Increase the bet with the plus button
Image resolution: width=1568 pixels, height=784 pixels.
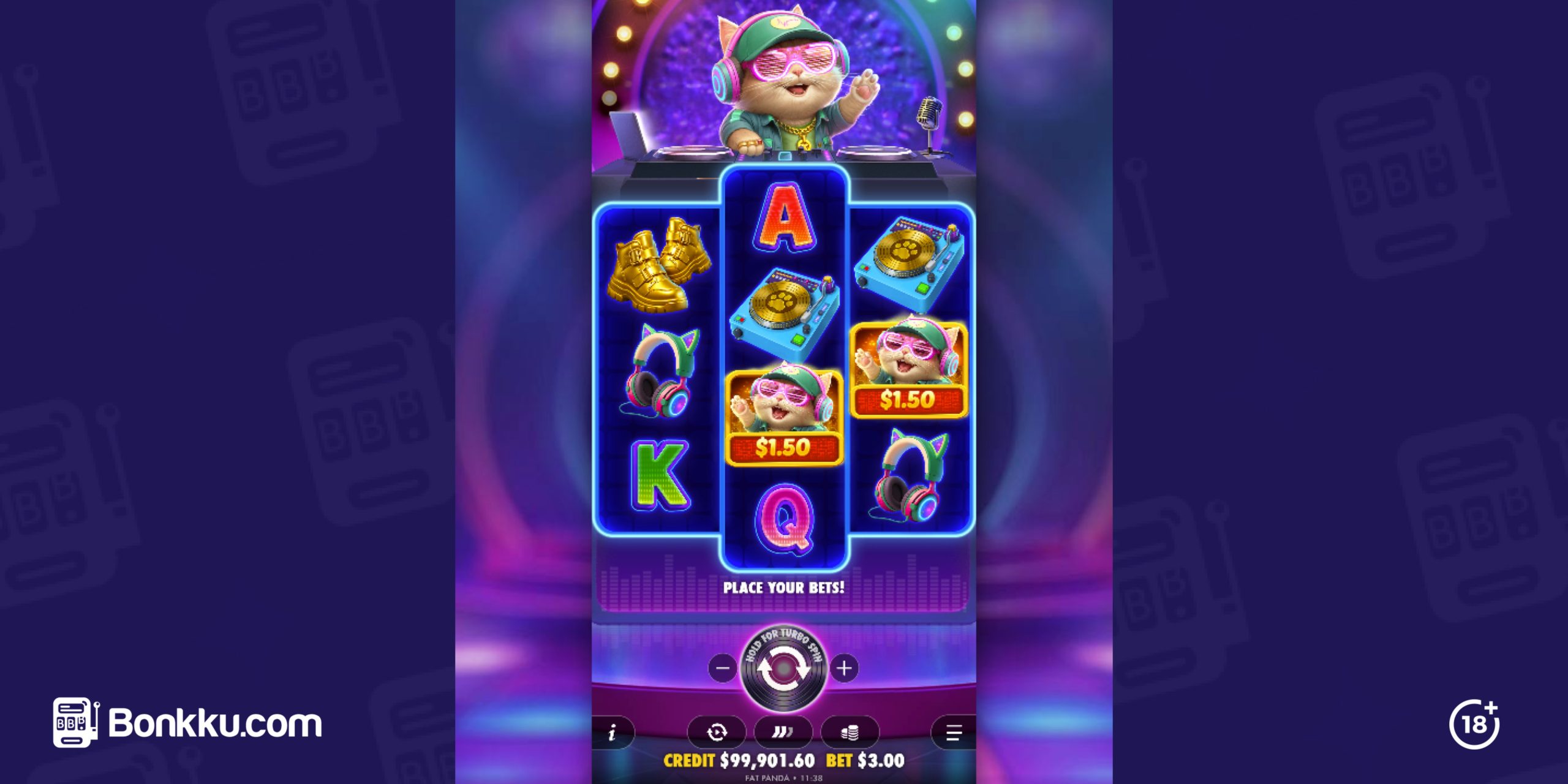[x=845, y=669]
